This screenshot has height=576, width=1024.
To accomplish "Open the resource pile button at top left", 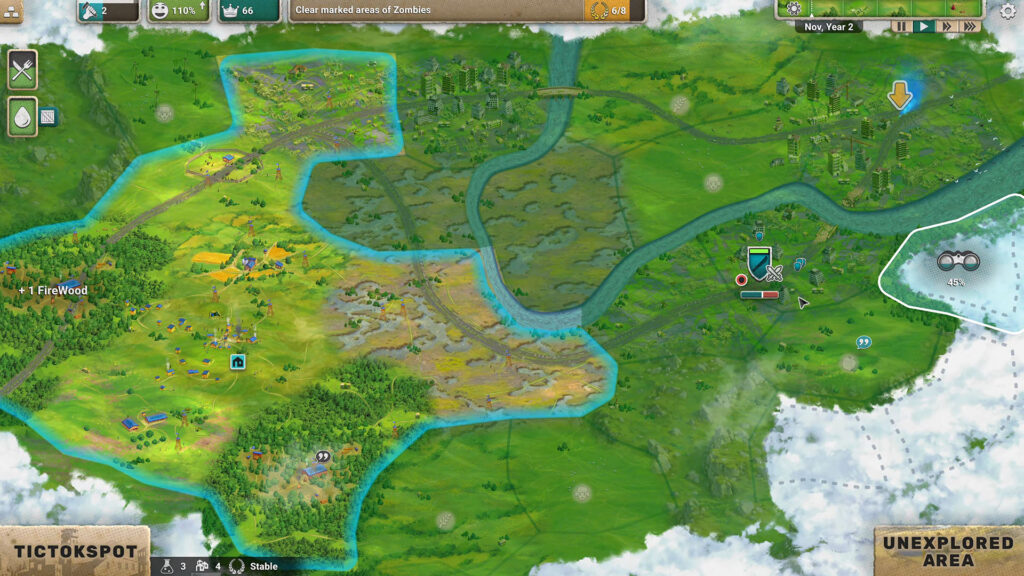I will pyautogui.click(x=14, y=11).
